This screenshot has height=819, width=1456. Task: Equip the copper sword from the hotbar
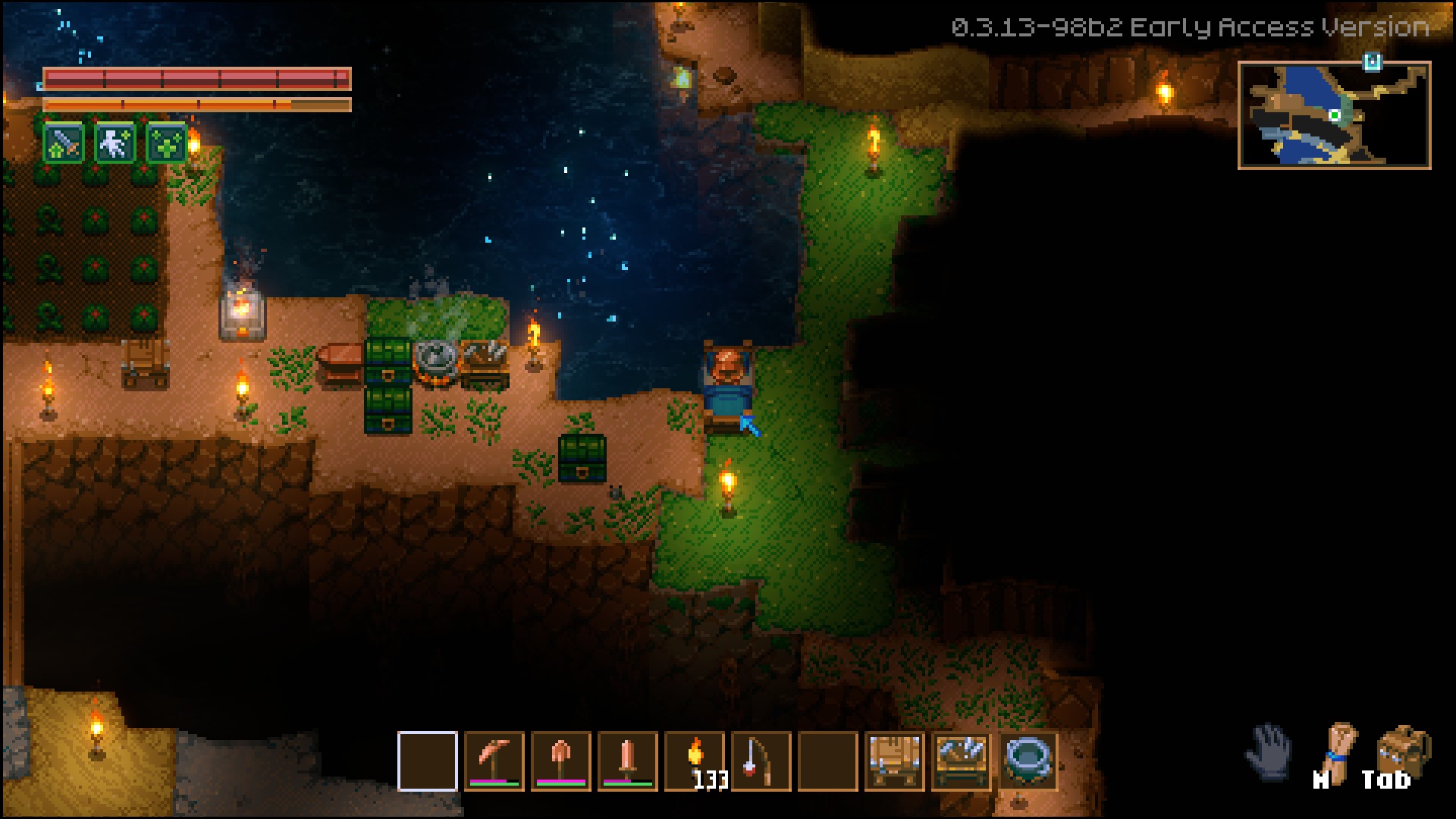point(627,761)
